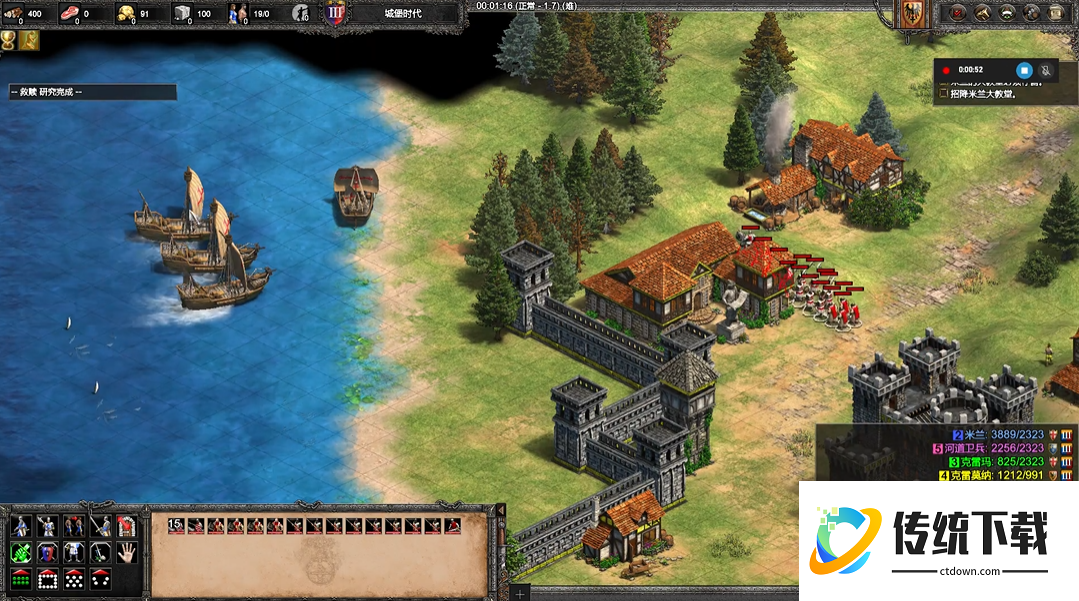
Task: Toggle the 招降米兰大教堂 objective checkbox
Action: click(943, 94)
